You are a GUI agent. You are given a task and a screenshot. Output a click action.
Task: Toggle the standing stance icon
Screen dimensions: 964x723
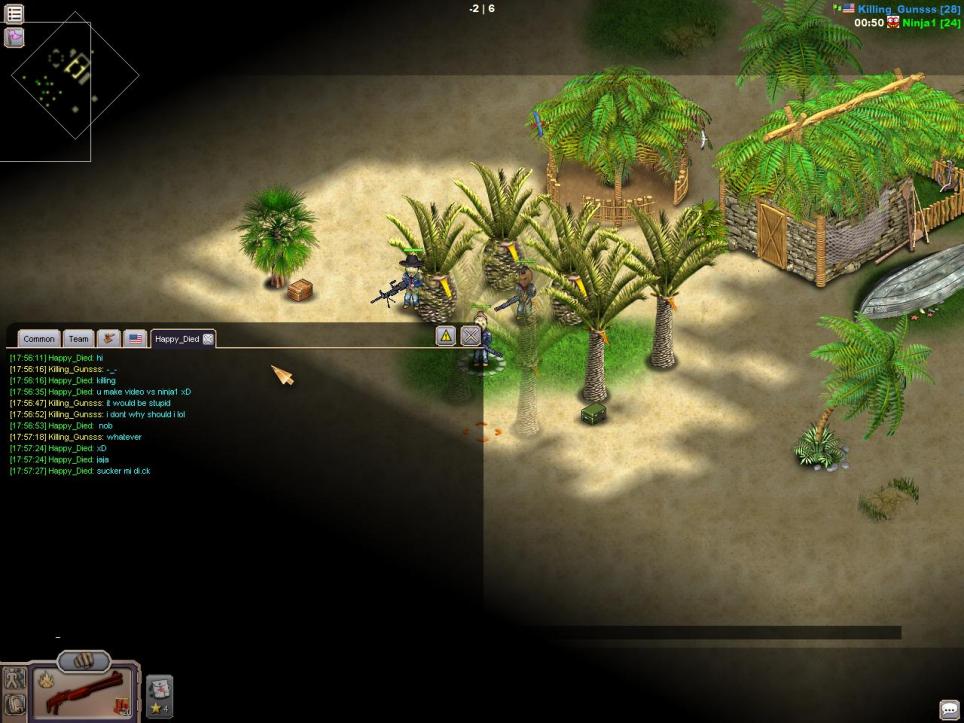tap(14, 679)
